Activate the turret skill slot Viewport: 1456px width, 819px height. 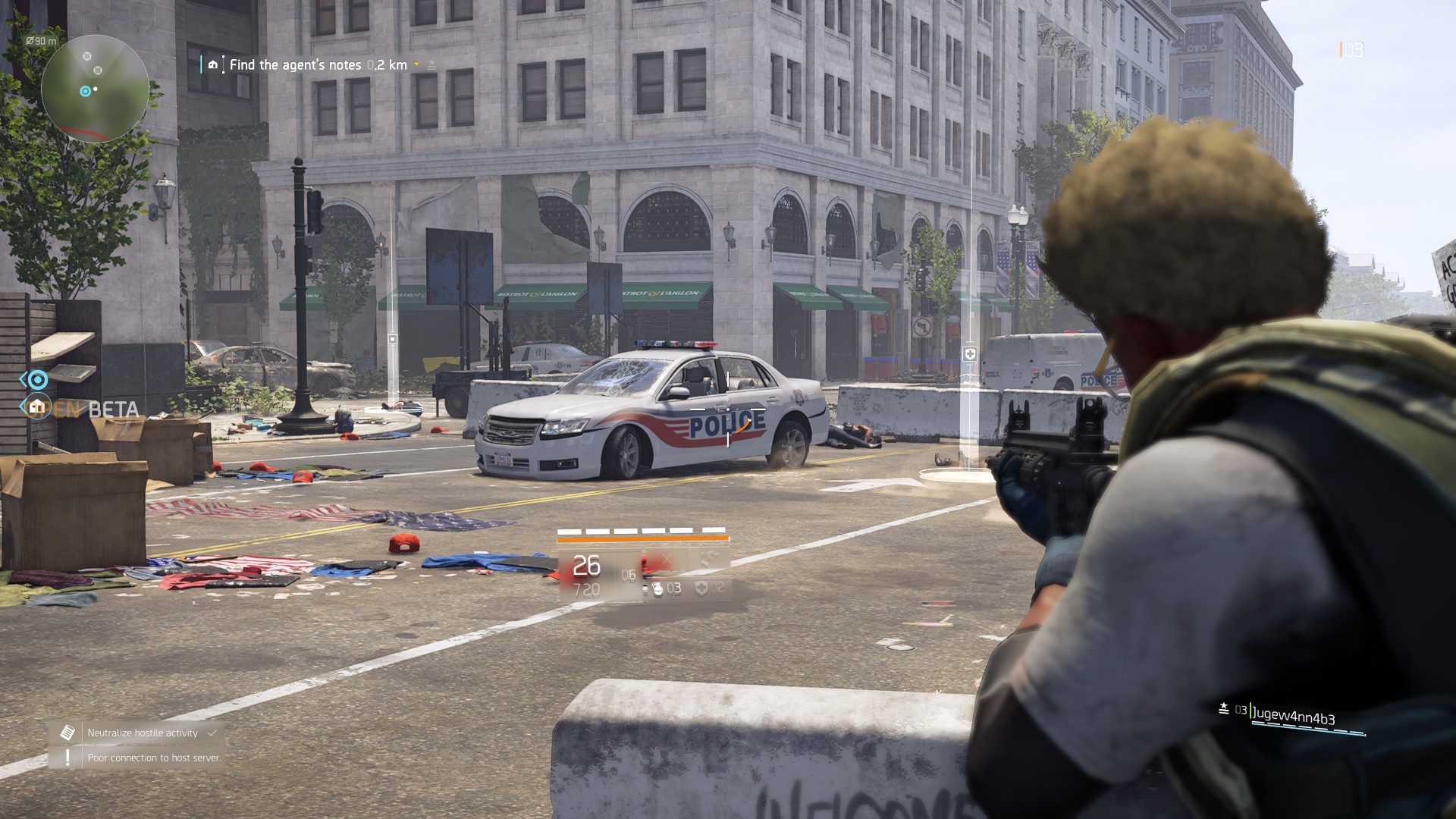(707, 560)
